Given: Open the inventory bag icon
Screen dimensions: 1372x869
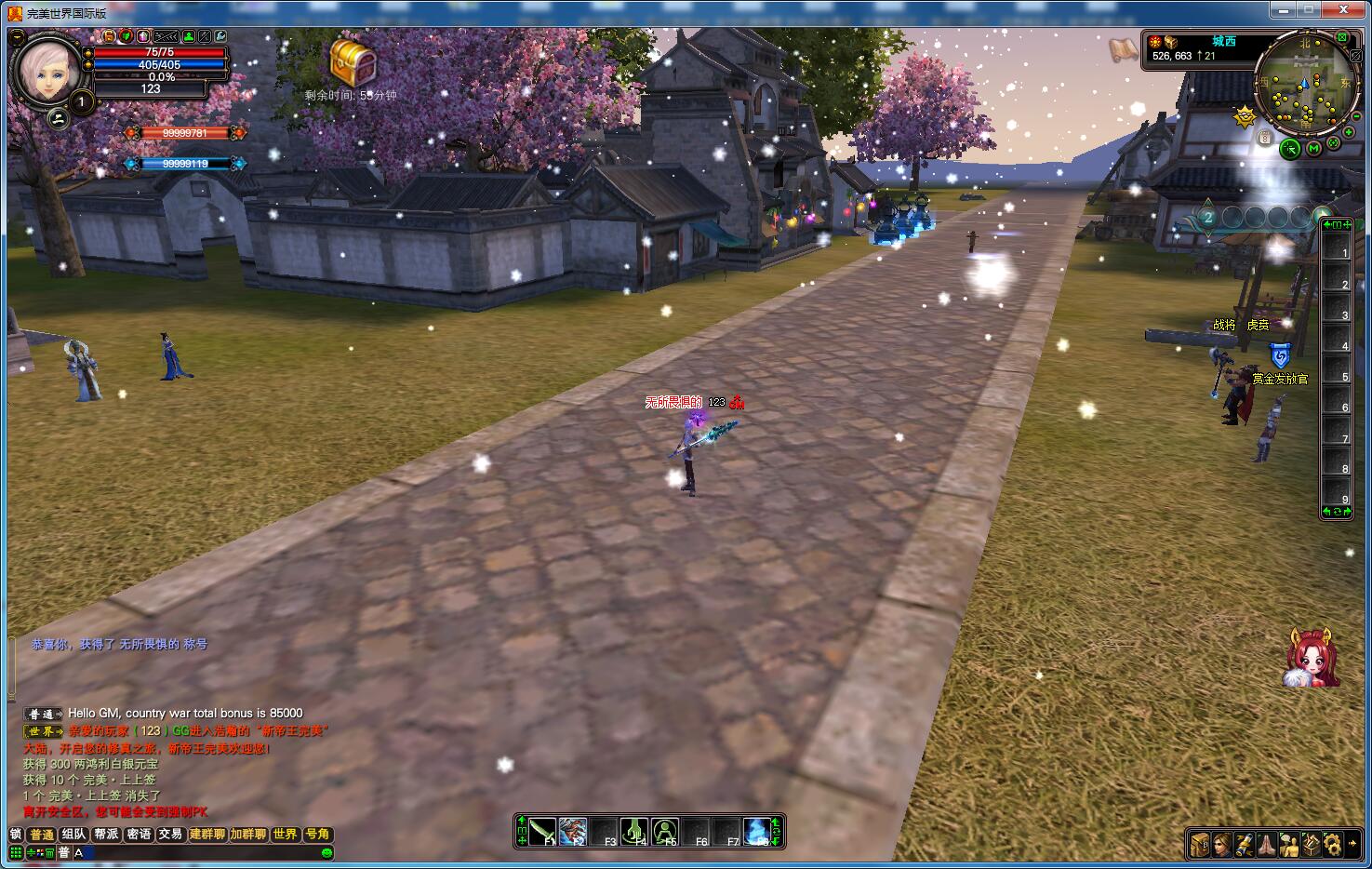Looking at the screenshot, I should pos(1200,845).
